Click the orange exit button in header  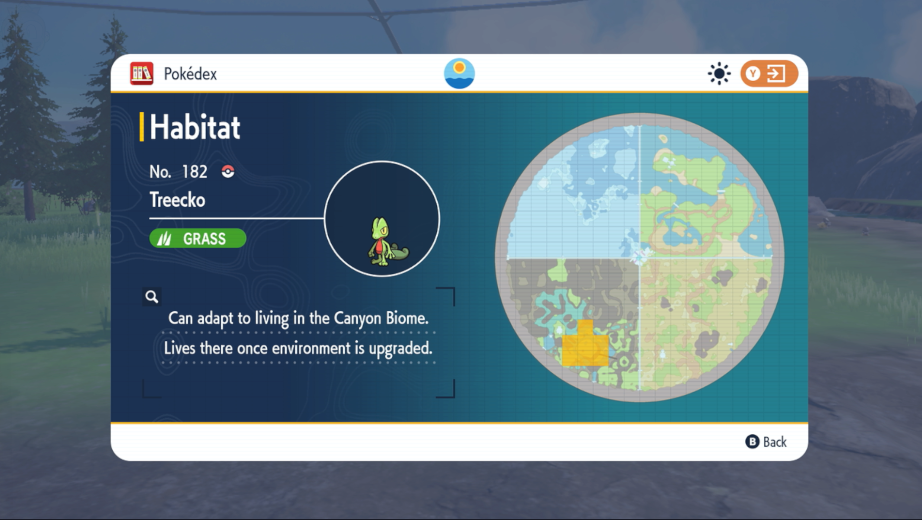tap(769, 74)
